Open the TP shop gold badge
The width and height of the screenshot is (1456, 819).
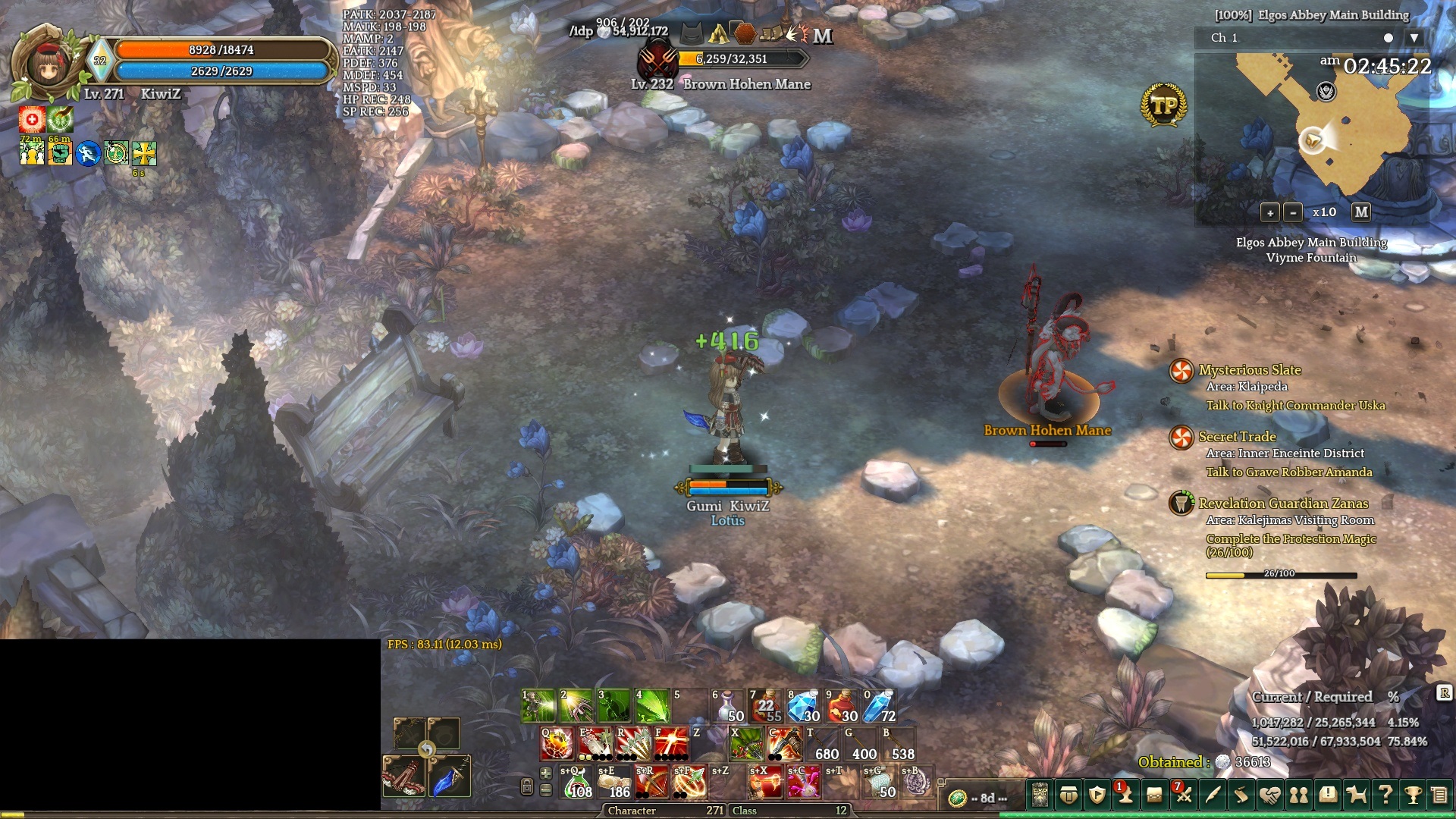[1163, 105]
